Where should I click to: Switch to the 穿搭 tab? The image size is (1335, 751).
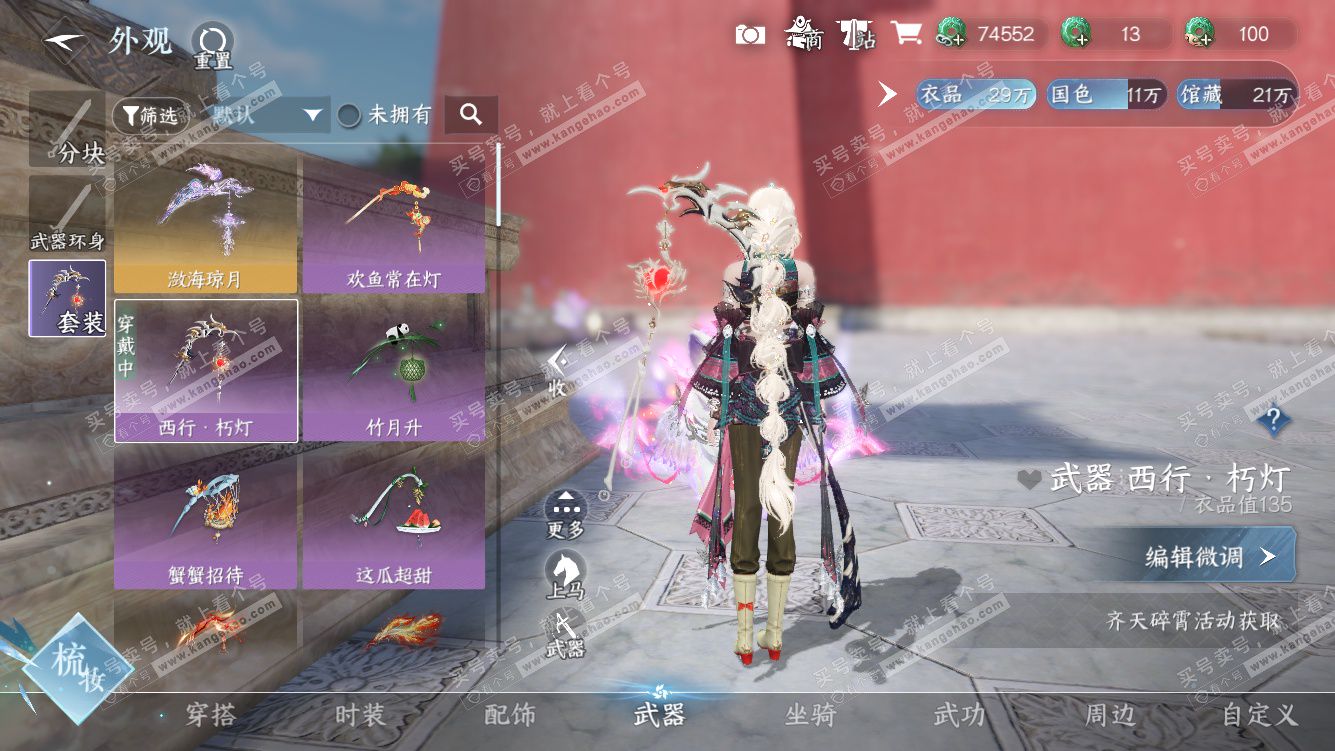(x=211, y=714)
